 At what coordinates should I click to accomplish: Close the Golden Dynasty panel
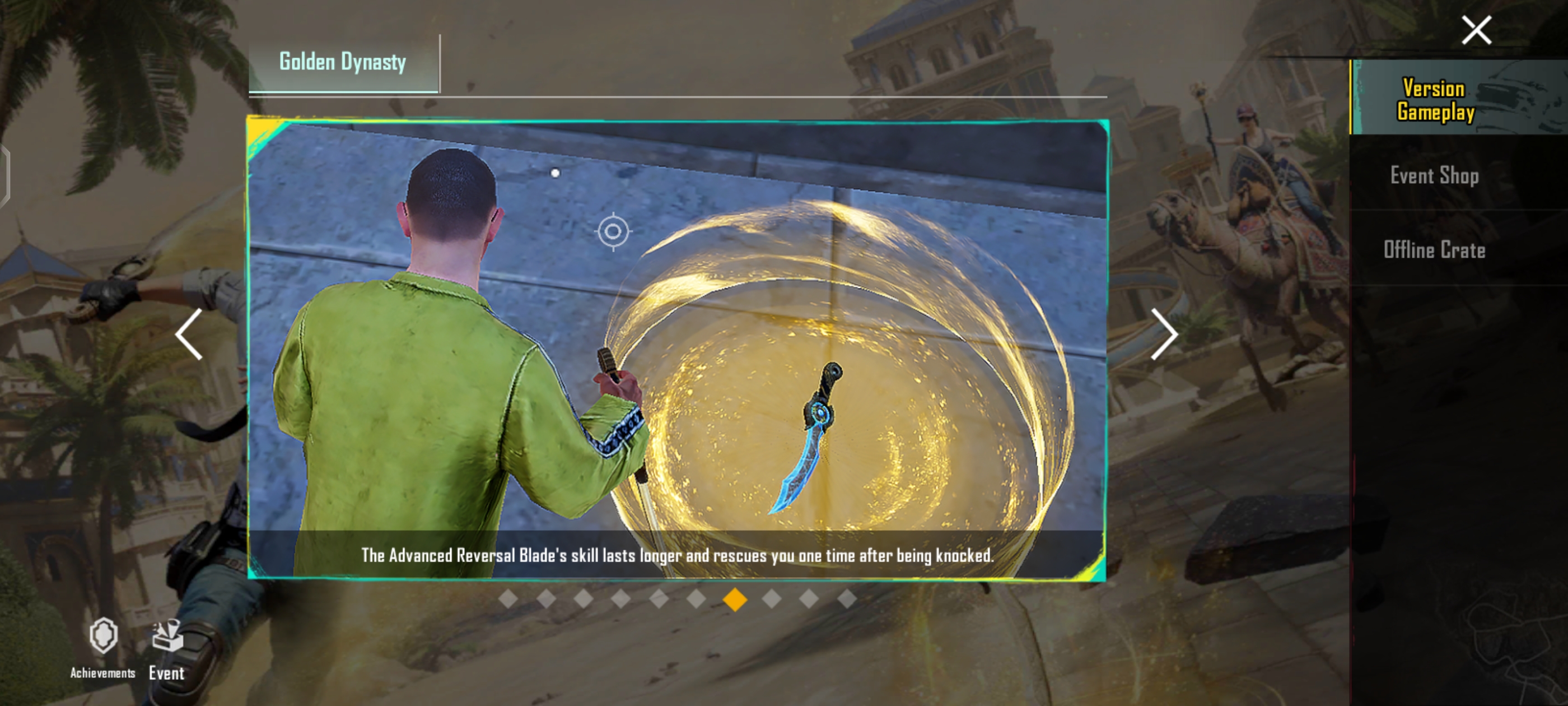[1476, 30]
